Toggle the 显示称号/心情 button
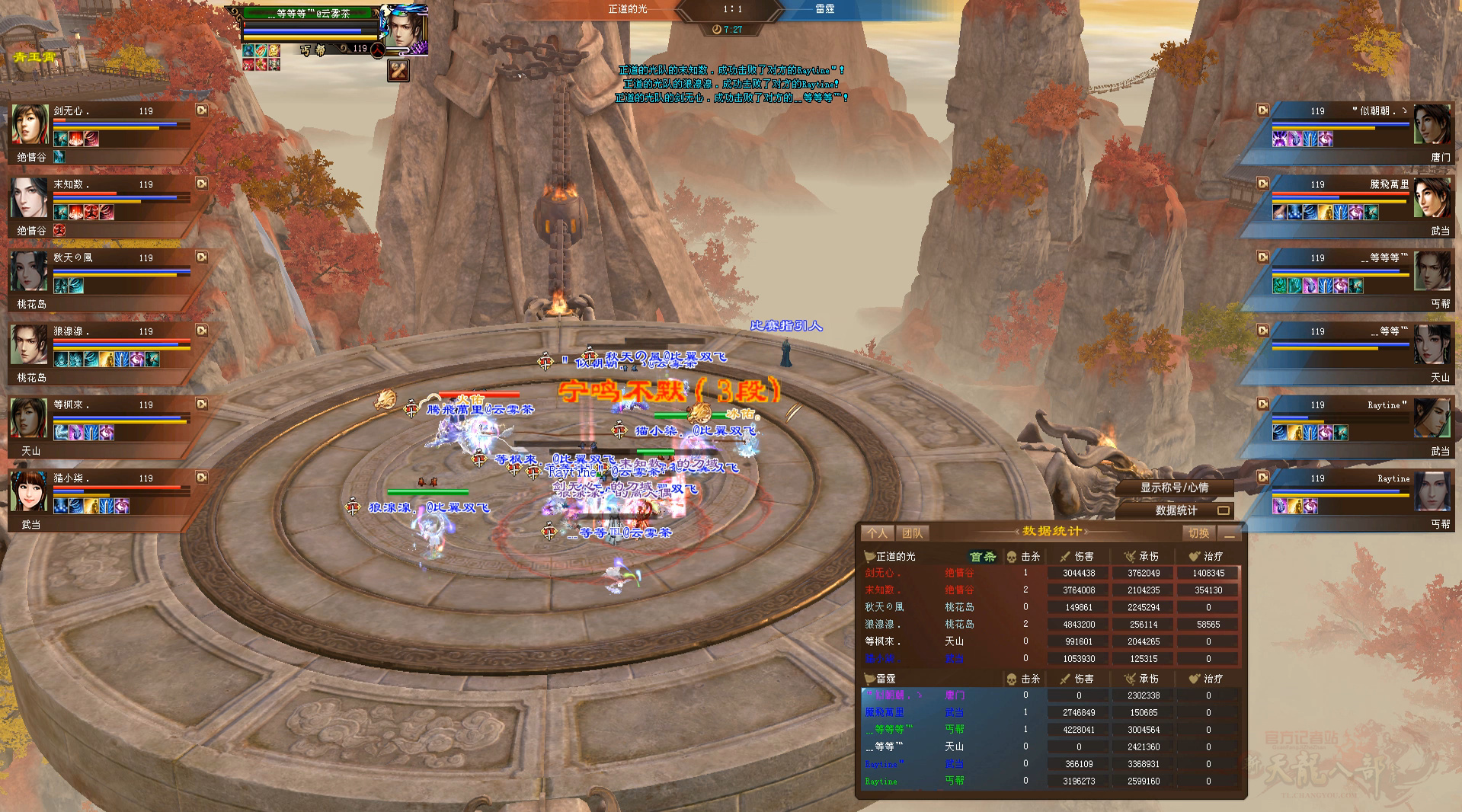The height and width of the screenshot is (812, 1462). coord(1174,488)
